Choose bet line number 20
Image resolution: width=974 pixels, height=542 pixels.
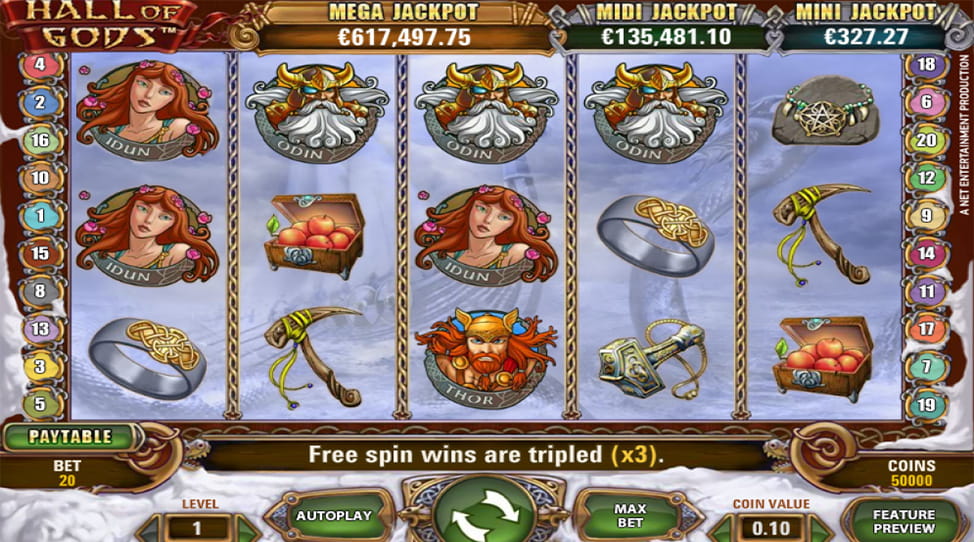[926, 140]
